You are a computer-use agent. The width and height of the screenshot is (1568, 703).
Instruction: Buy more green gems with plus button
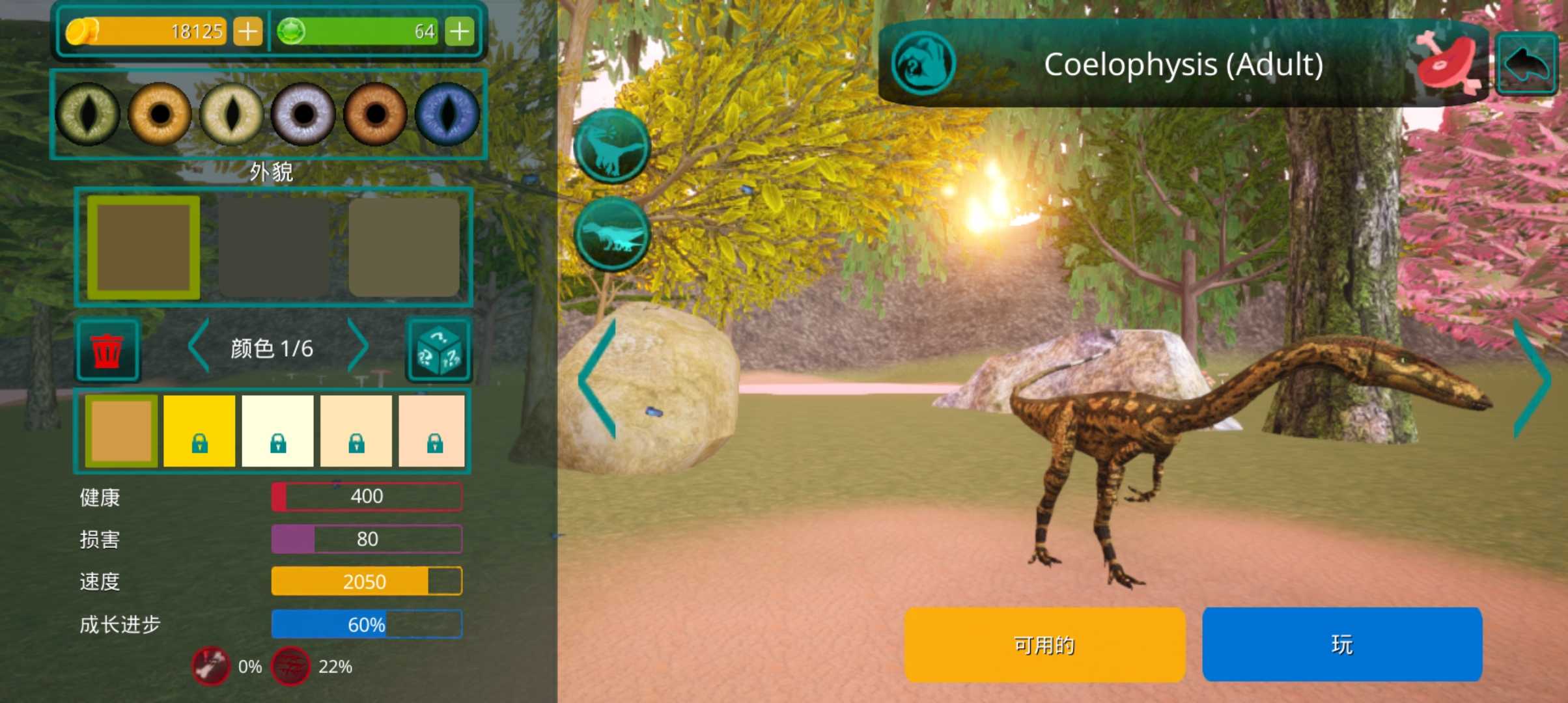tap(460, 31)
